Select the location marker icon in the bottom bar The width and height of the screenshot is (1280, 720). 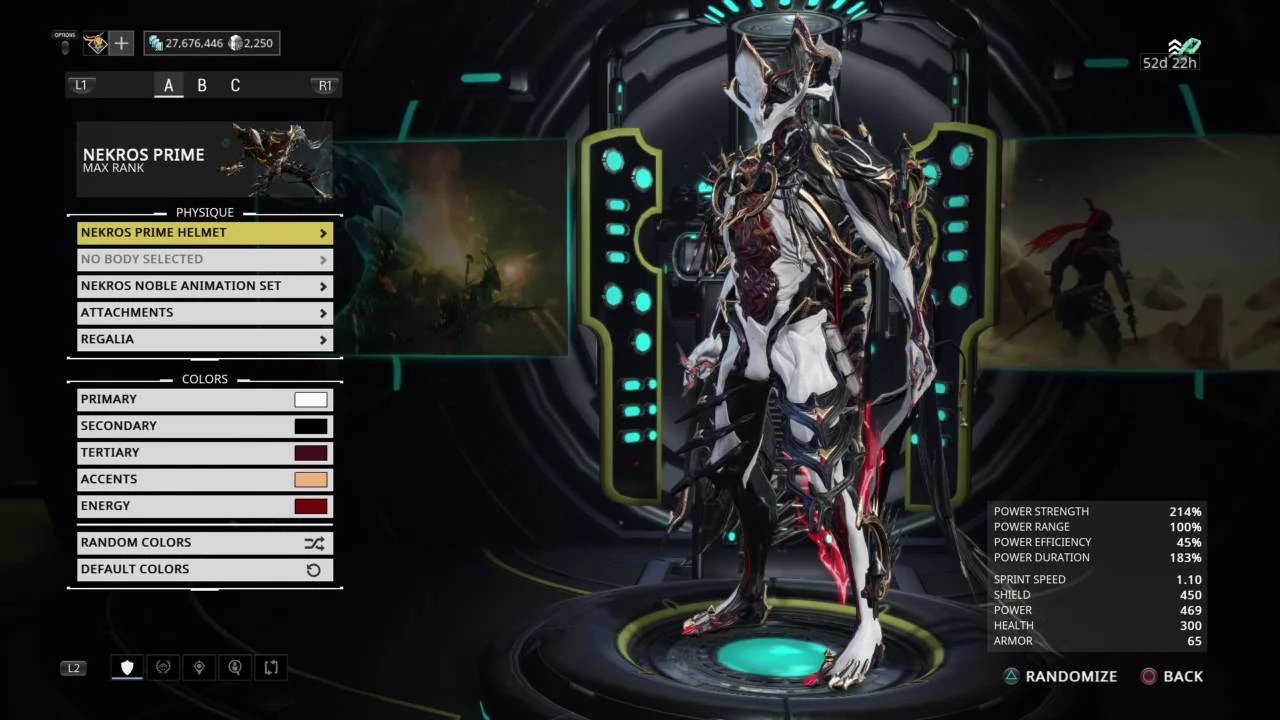[x=199, y=667]
